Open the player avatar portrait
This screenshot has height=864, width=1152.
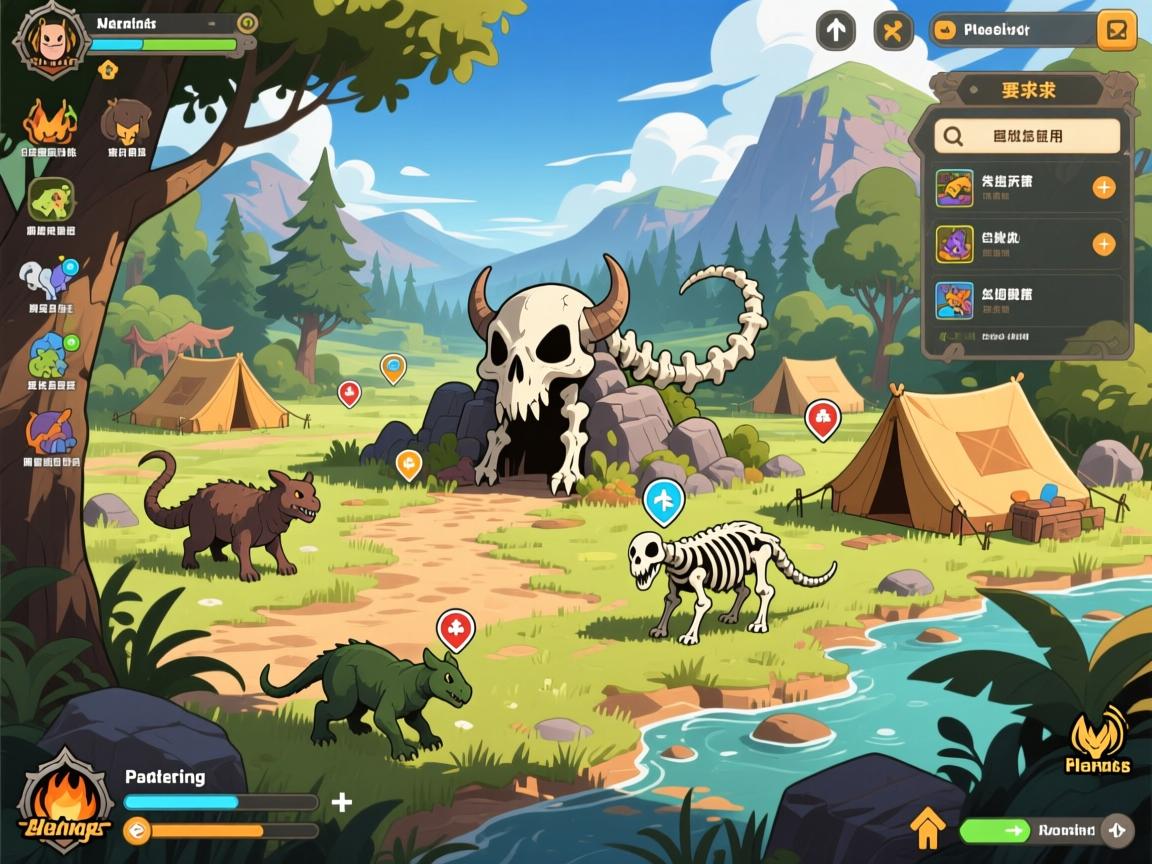(44, 39)
